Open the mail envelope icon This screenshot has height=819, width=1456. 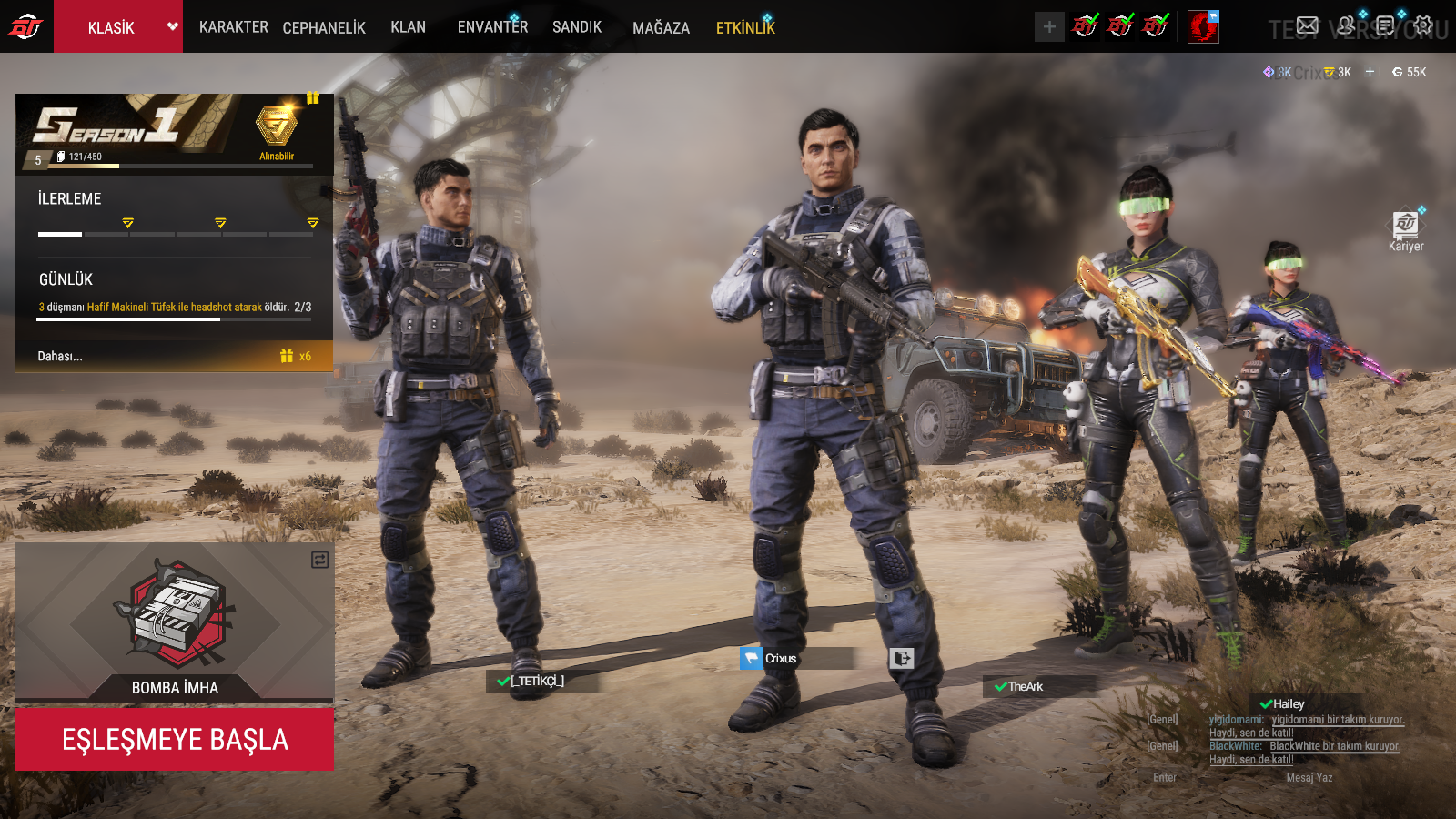point(1307,25)
